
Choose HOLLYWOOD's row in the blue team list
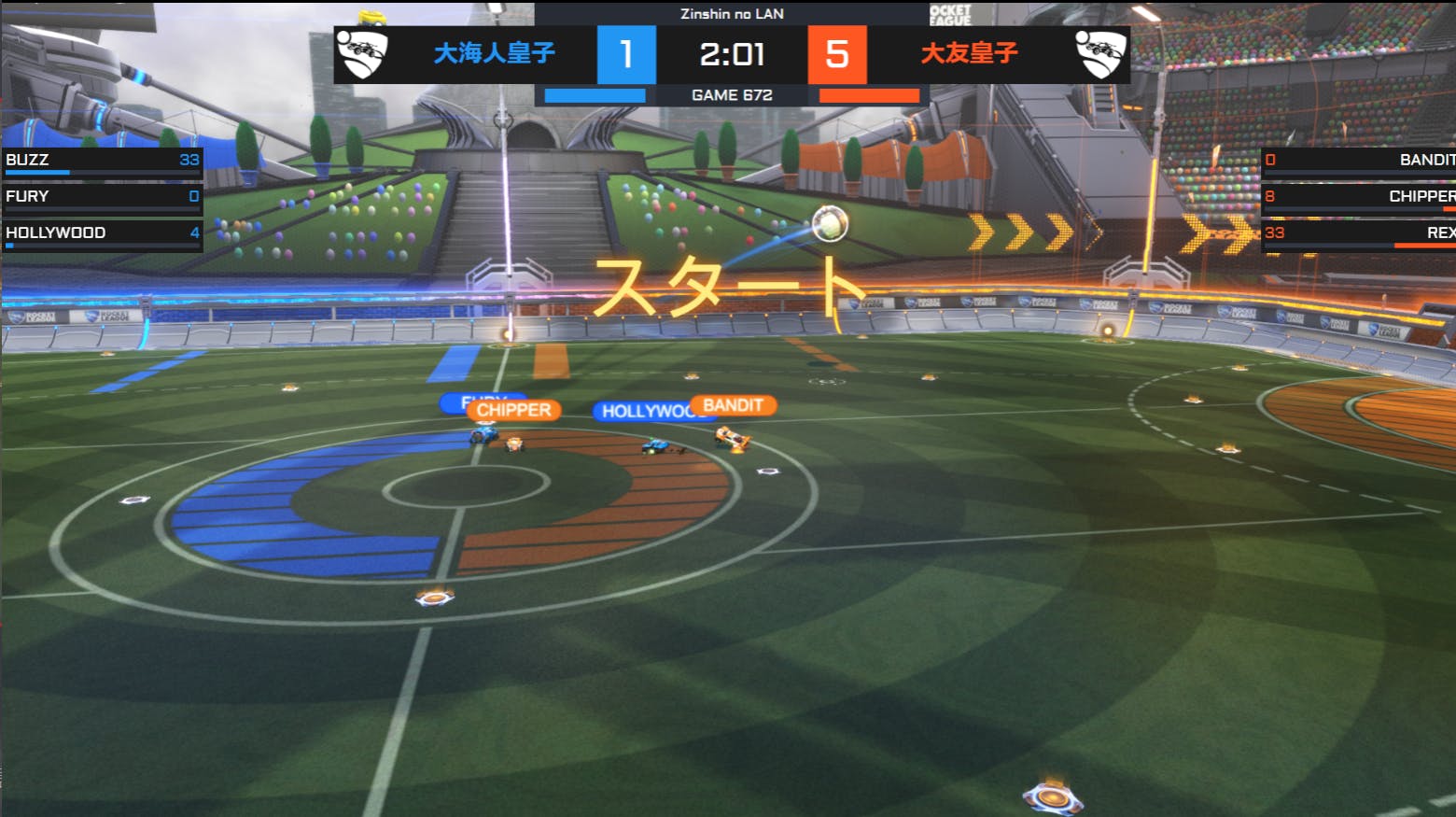click(101, 233)
